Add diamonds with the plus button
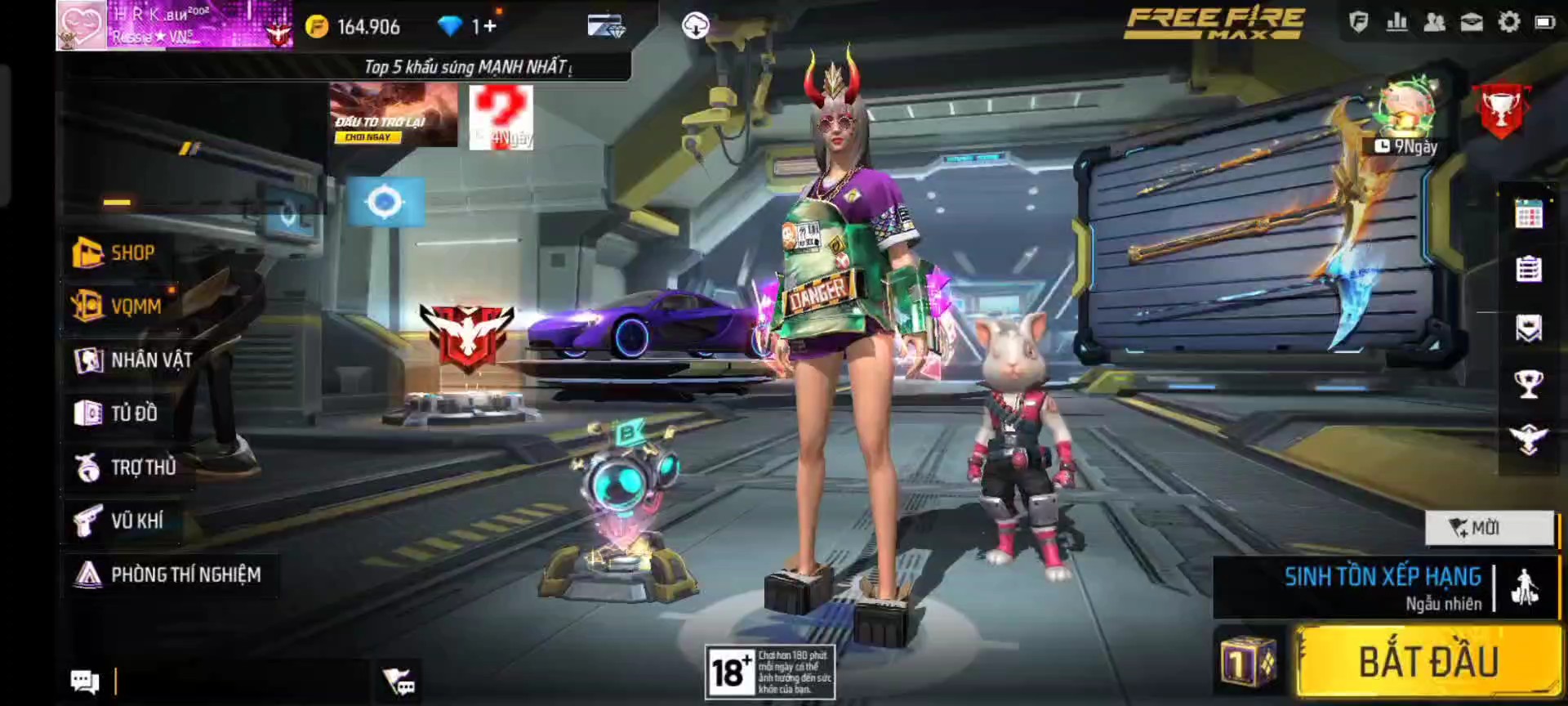This screenshot has height=706, width=1568. [x=489, y=27]
